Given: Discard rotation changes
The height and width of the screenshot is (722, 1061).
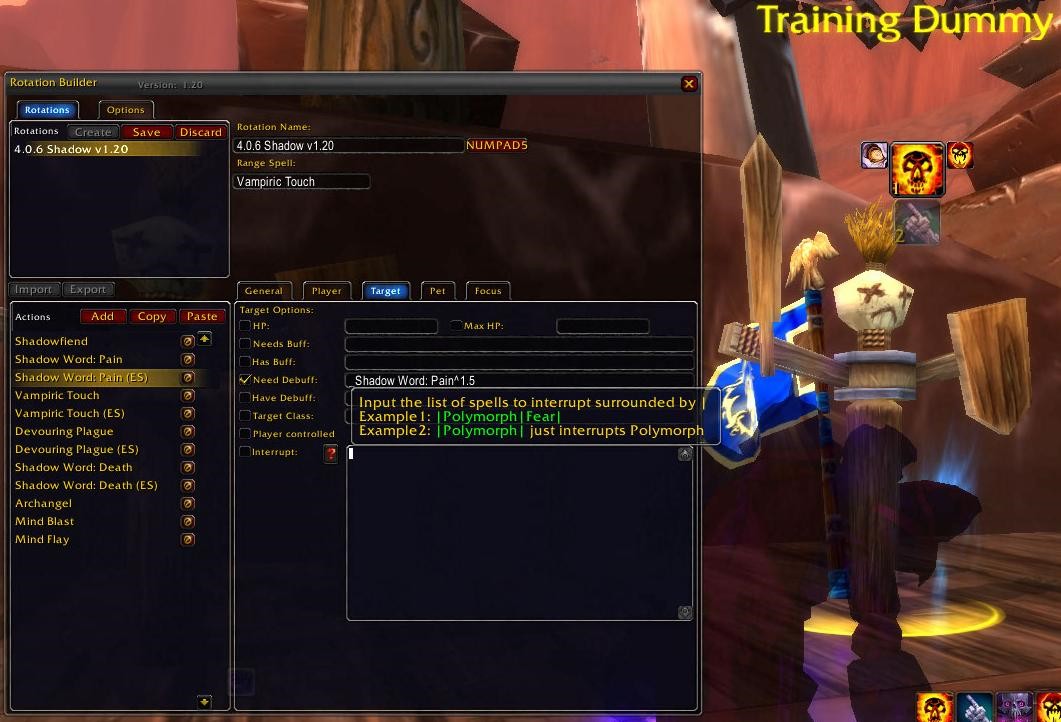Looking at the screenshot, I should 200,132.
